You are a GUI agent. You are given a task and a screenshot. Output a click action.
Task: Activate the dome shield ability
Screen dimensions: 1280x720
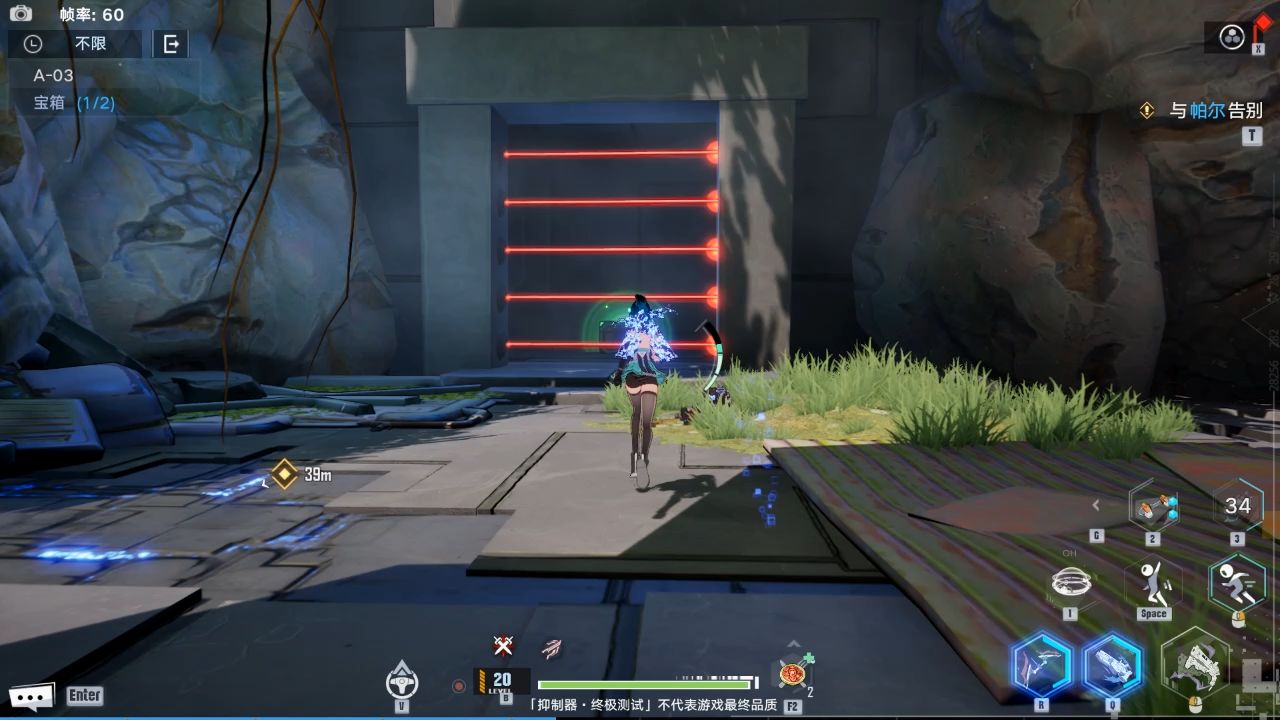(x=1070, y=582)
